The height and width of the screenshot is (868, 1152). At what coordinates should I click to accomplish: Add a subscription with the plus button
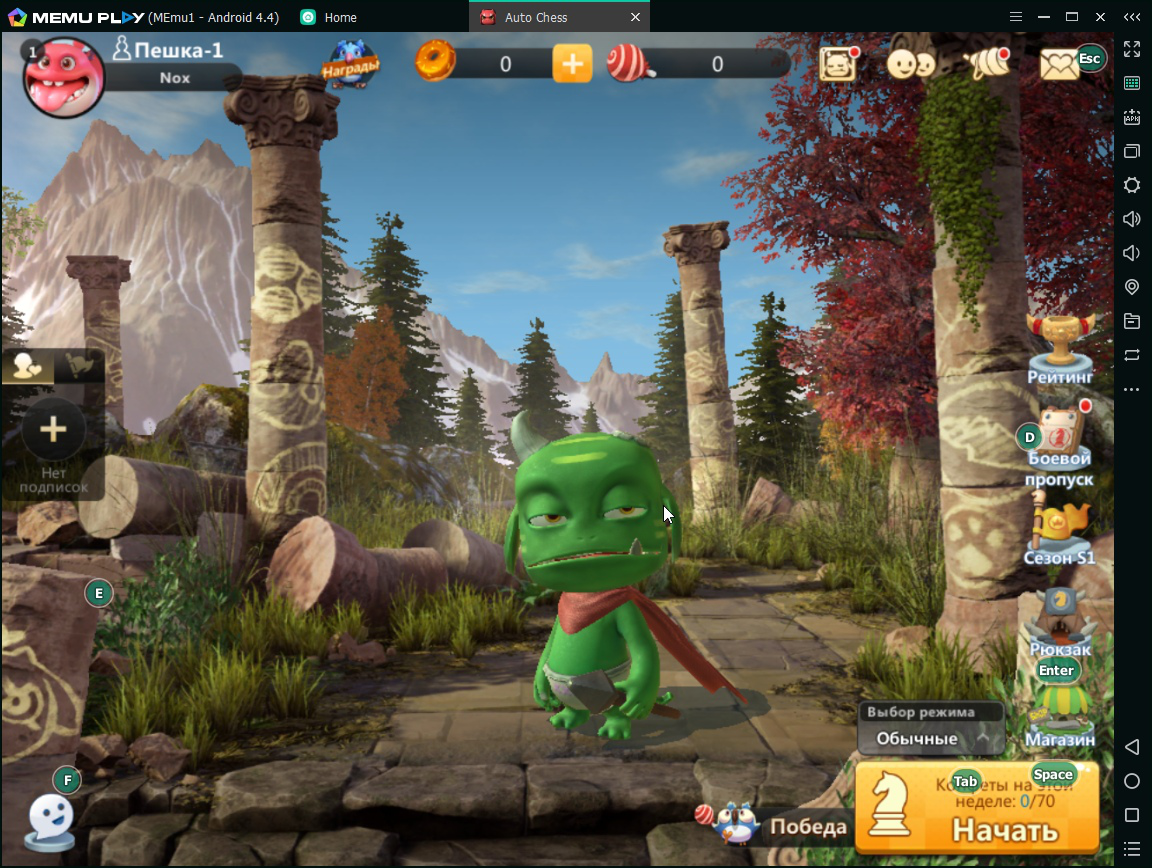click(53, 430)
